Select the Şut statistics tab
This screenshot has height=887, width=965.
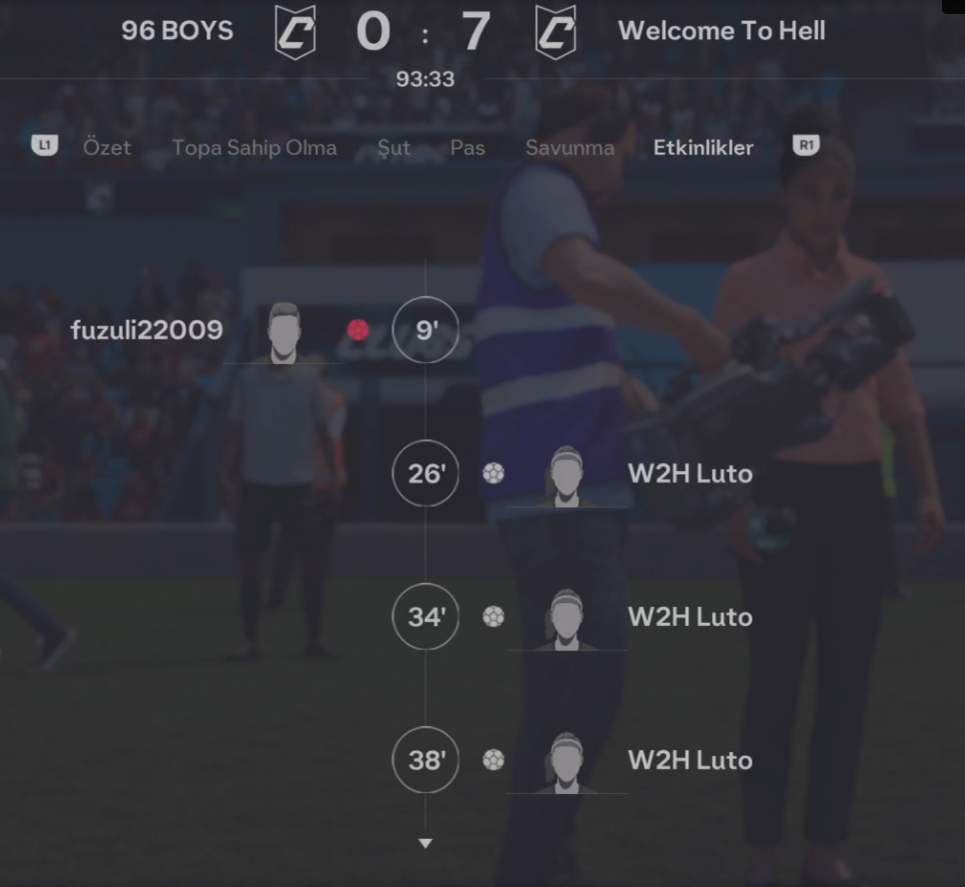[x=393, y=148]
